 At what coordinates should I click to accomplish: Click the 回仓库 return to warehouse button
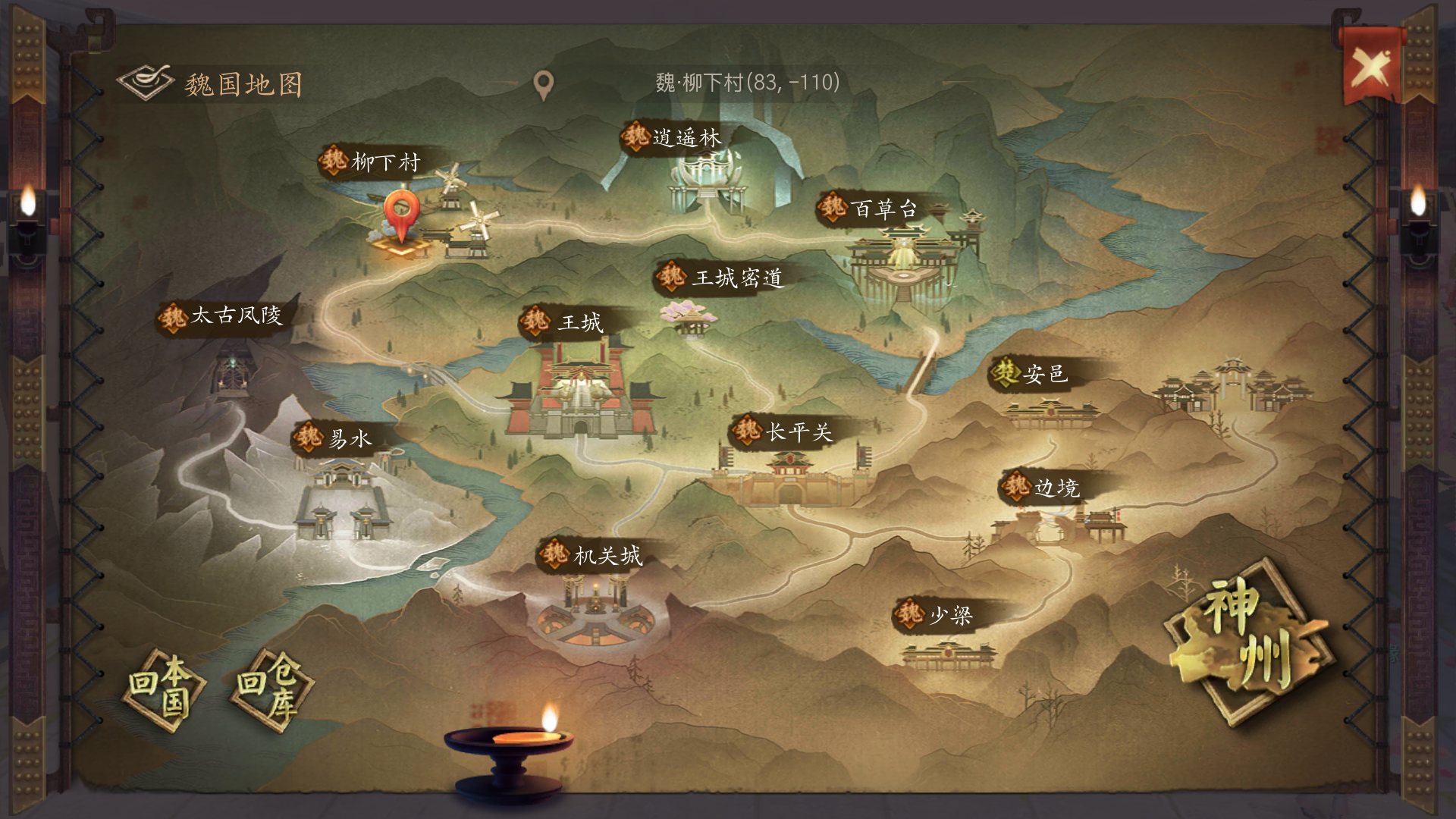272,689
